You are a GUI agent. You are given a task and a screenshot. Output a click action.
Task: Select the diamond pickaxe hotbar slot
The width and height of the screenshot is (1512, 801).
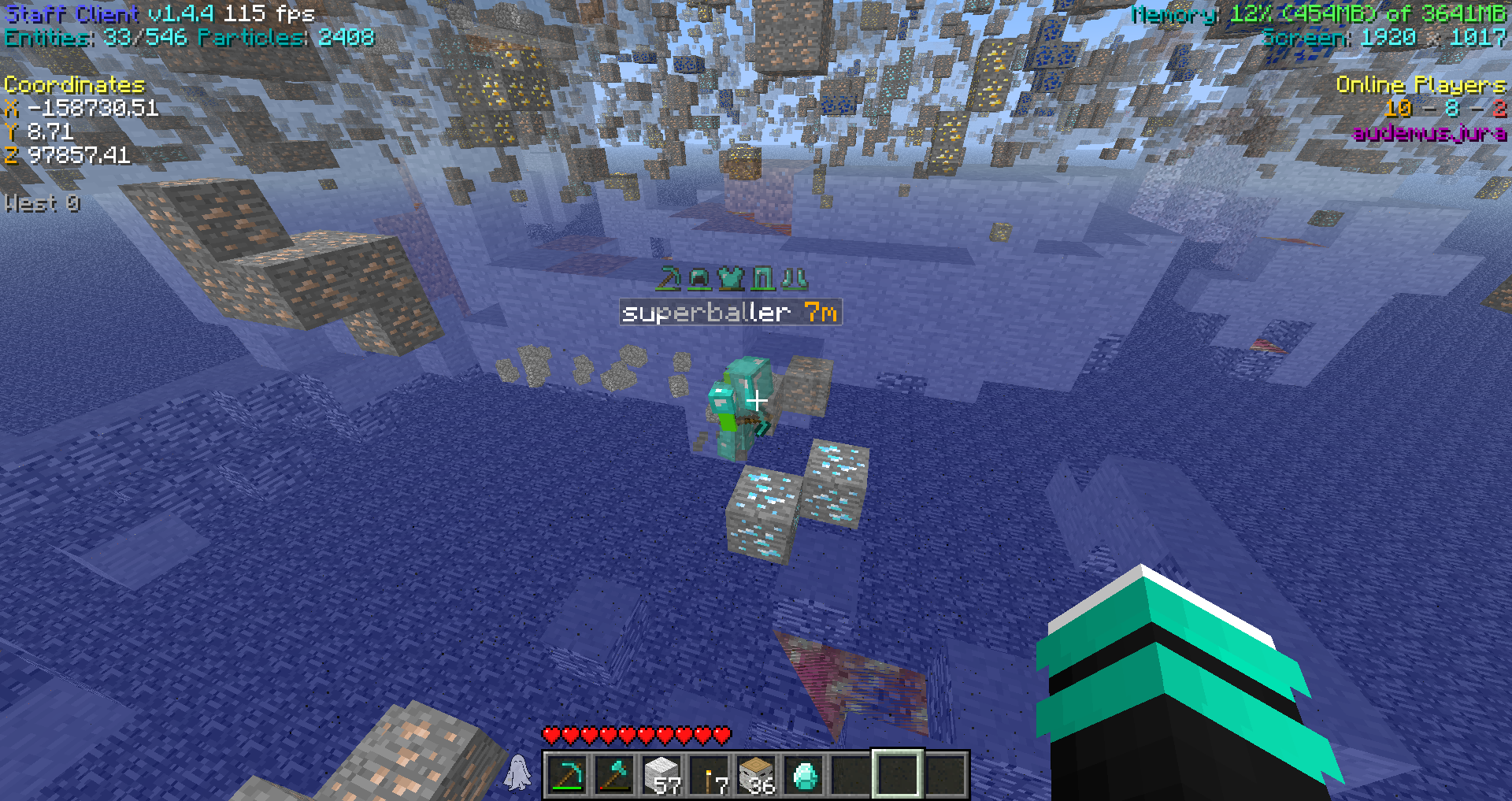coord(567,775)
